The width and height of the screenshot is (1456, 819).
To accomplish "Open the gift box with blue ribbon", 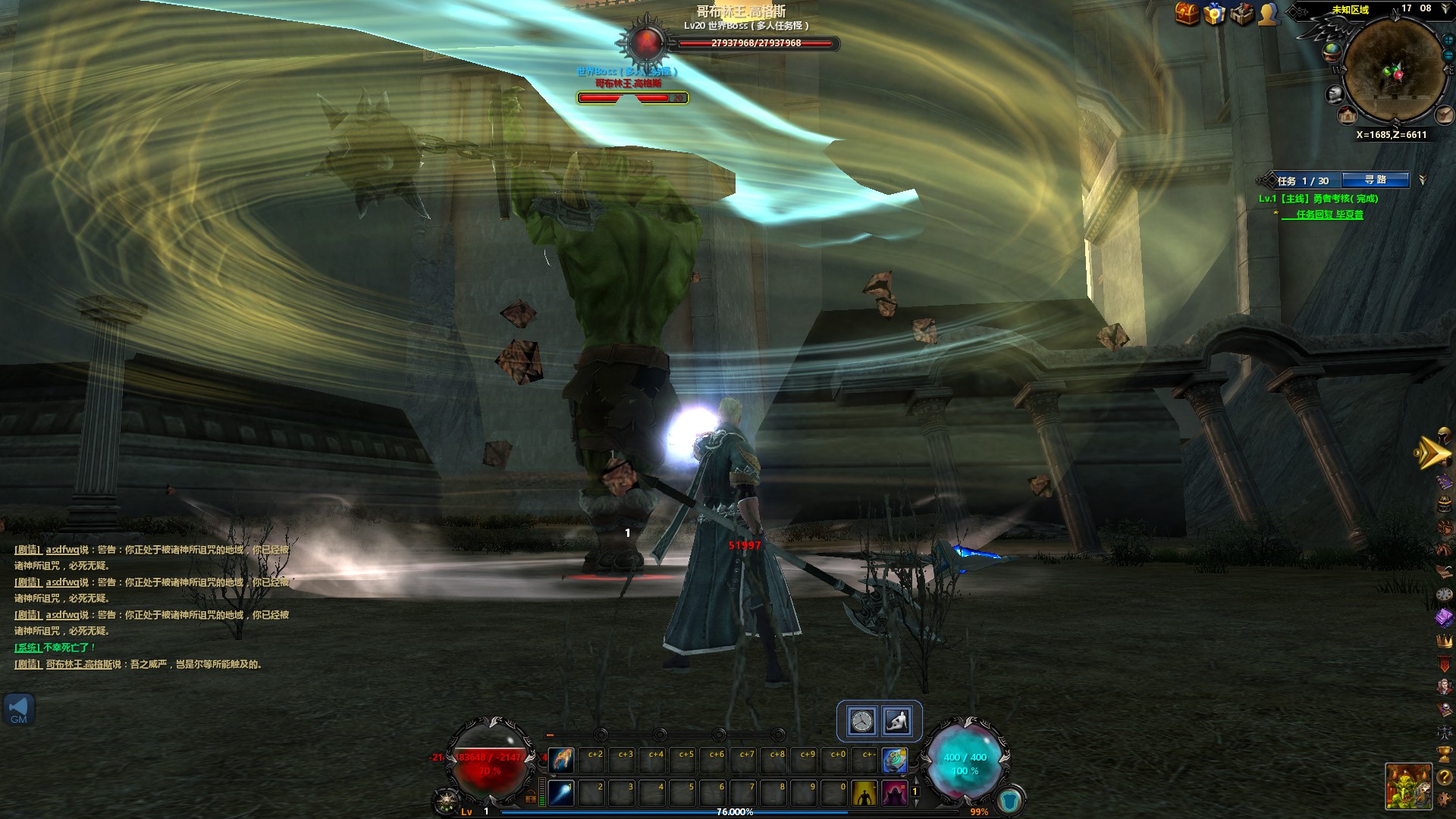I will tap(1214, 13).
